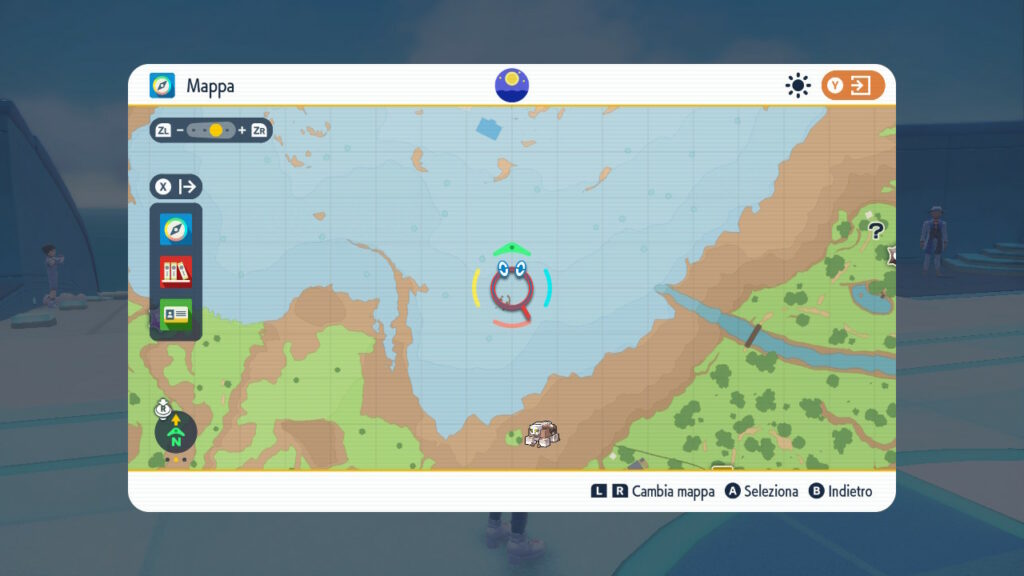Select the blue folded-note marker in water
Viewport: 1024px width, 576px height.
(490, 128)
